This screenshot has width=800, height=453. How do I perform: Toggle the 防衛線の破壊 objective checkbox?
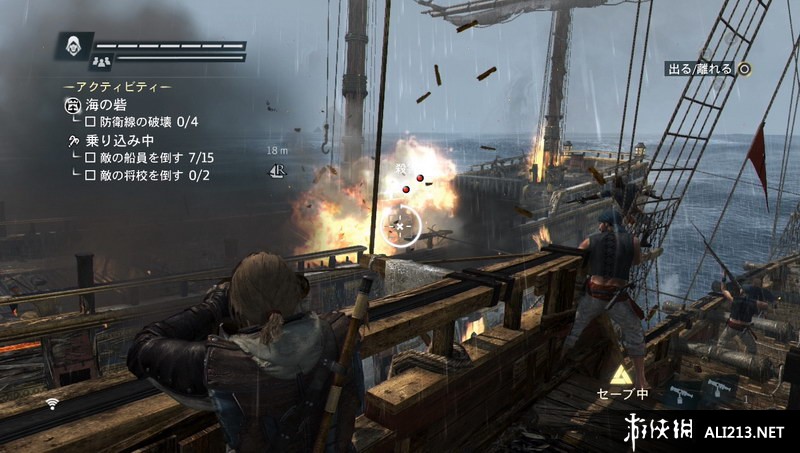point(89,122)
